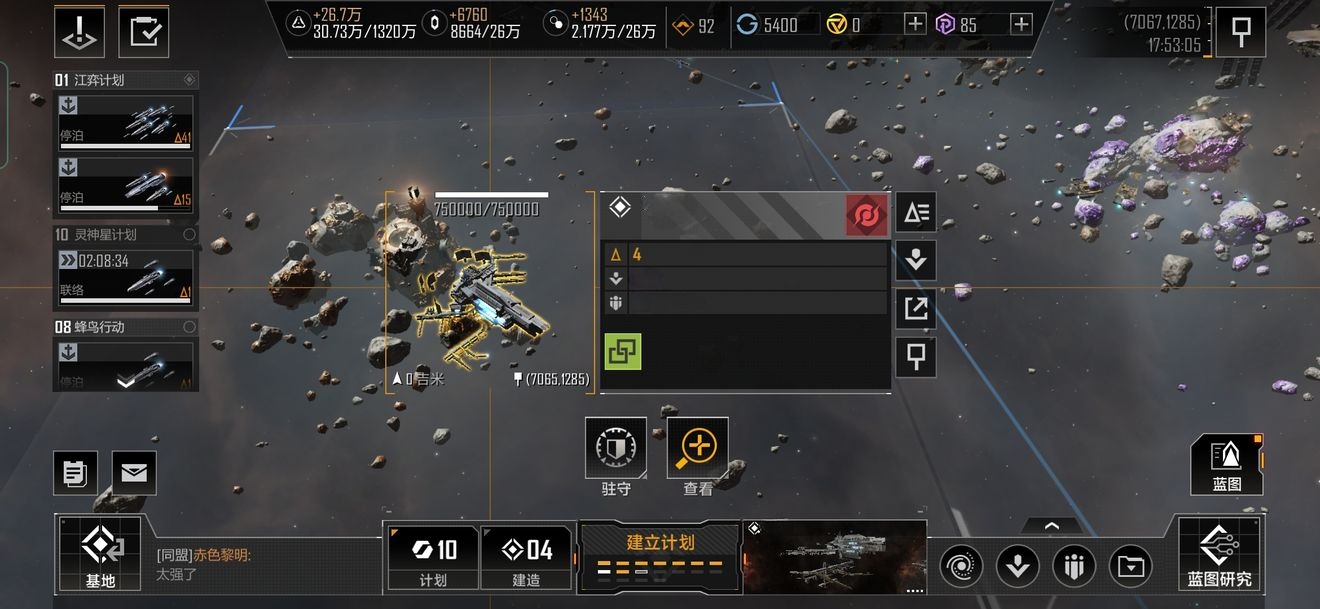The image size is (1320, 609).
Task: Click the red swap icon in the info panel
Action: click(866, 215)
